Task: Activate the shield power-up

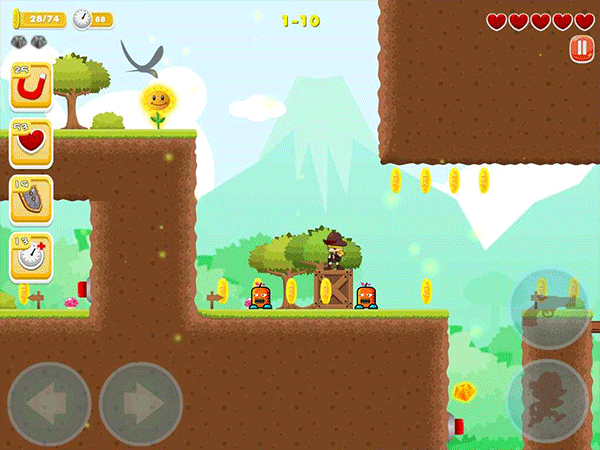Action: pos(31,200)
